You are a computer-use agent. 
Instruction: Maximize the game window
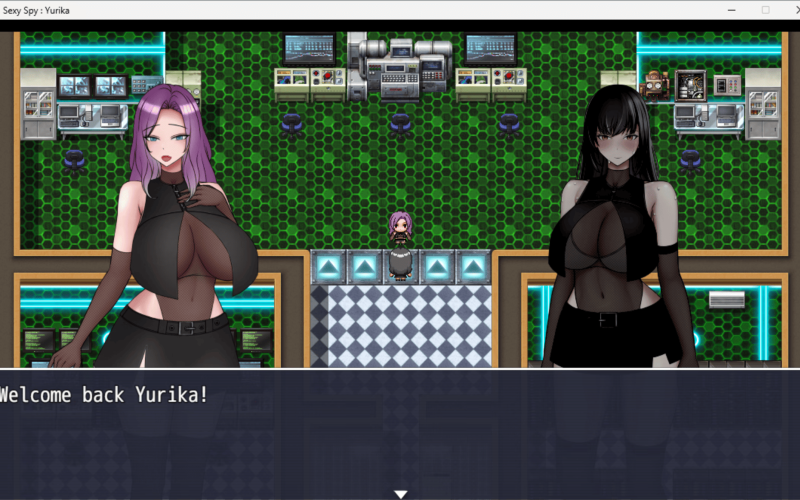point(765,10)
